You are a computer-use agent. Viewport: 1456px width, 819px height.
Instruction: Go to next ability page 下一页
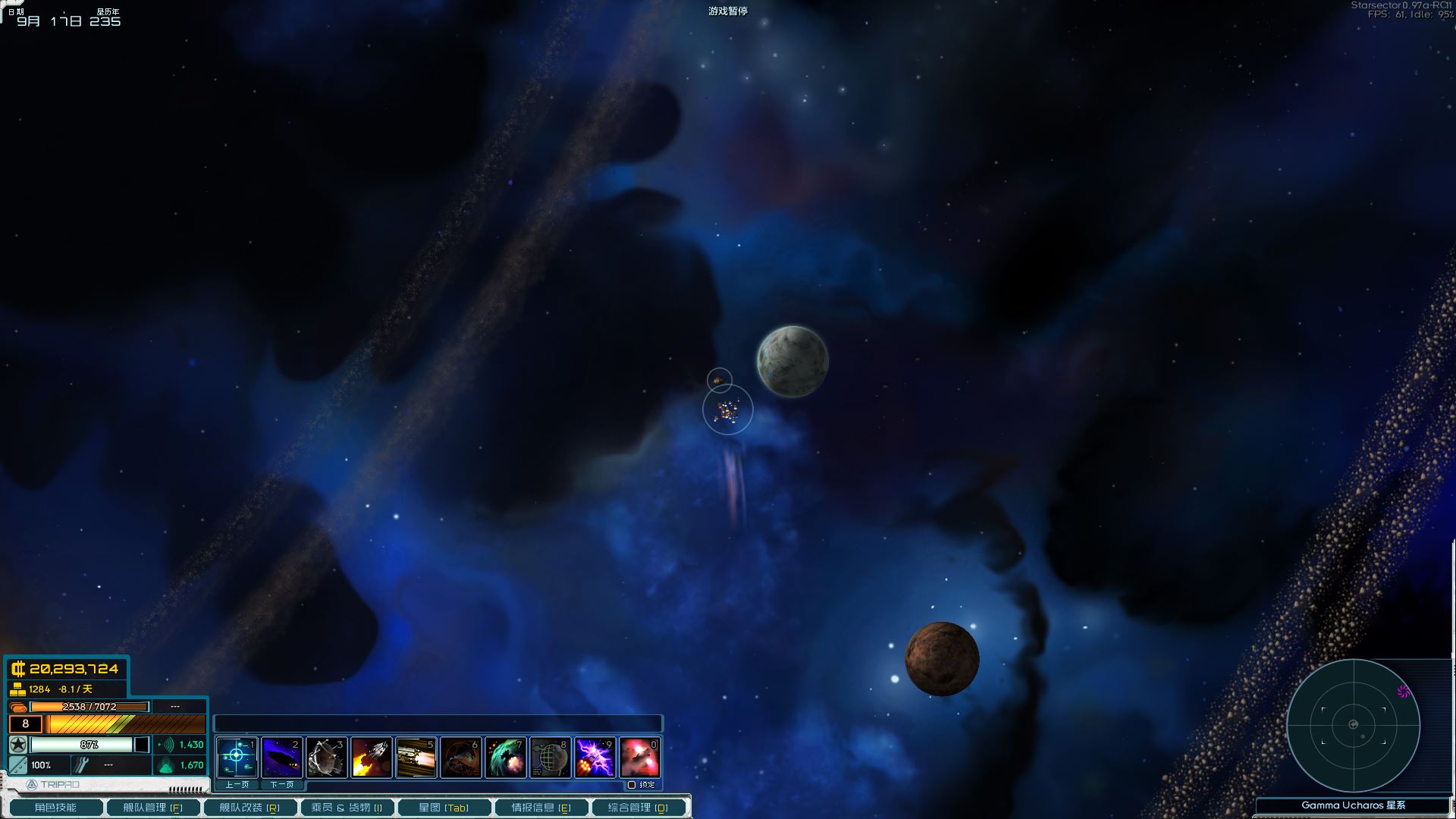(x=281, y=785)
